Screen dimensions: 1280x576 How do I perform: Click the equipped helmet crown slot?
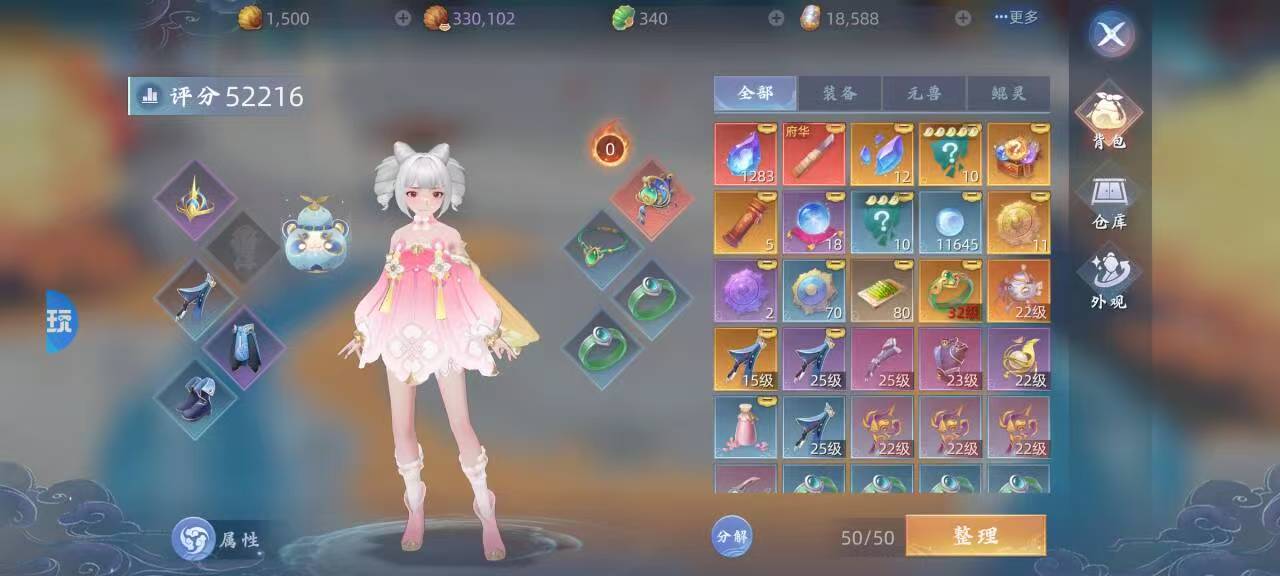click(194, 201)
